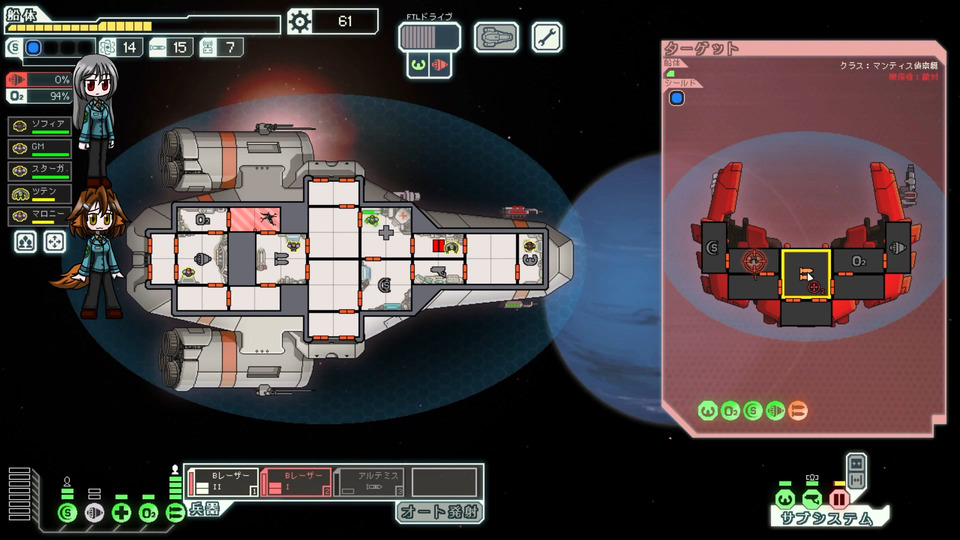The image size is (960, 540).
Task: Choose the アルテミス missile weapon slot
Action: point(369,482)
